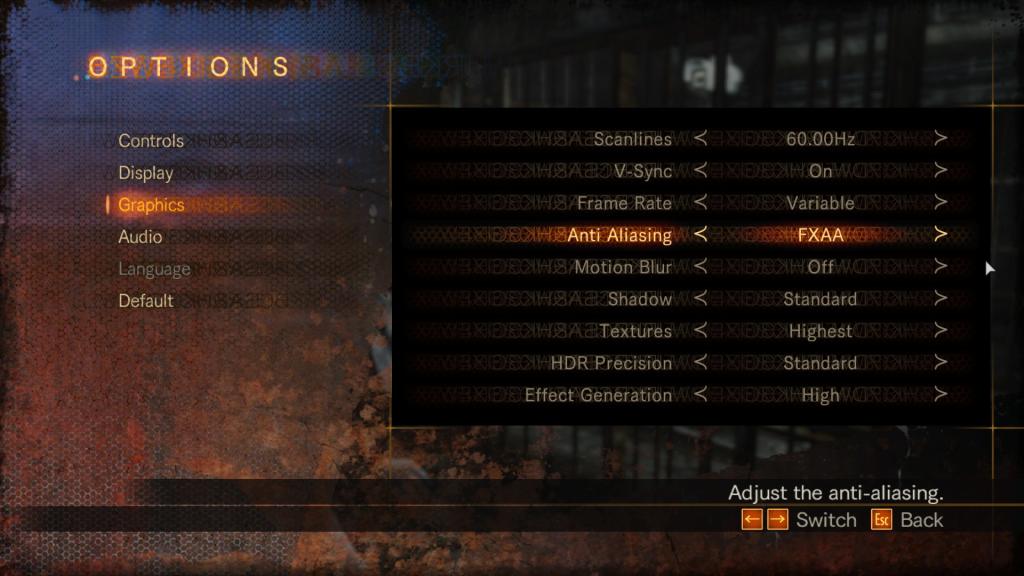Click the right arrow for Frame Rate
The width and height of the screenshot is (1024, 576).
pos(940,203)
